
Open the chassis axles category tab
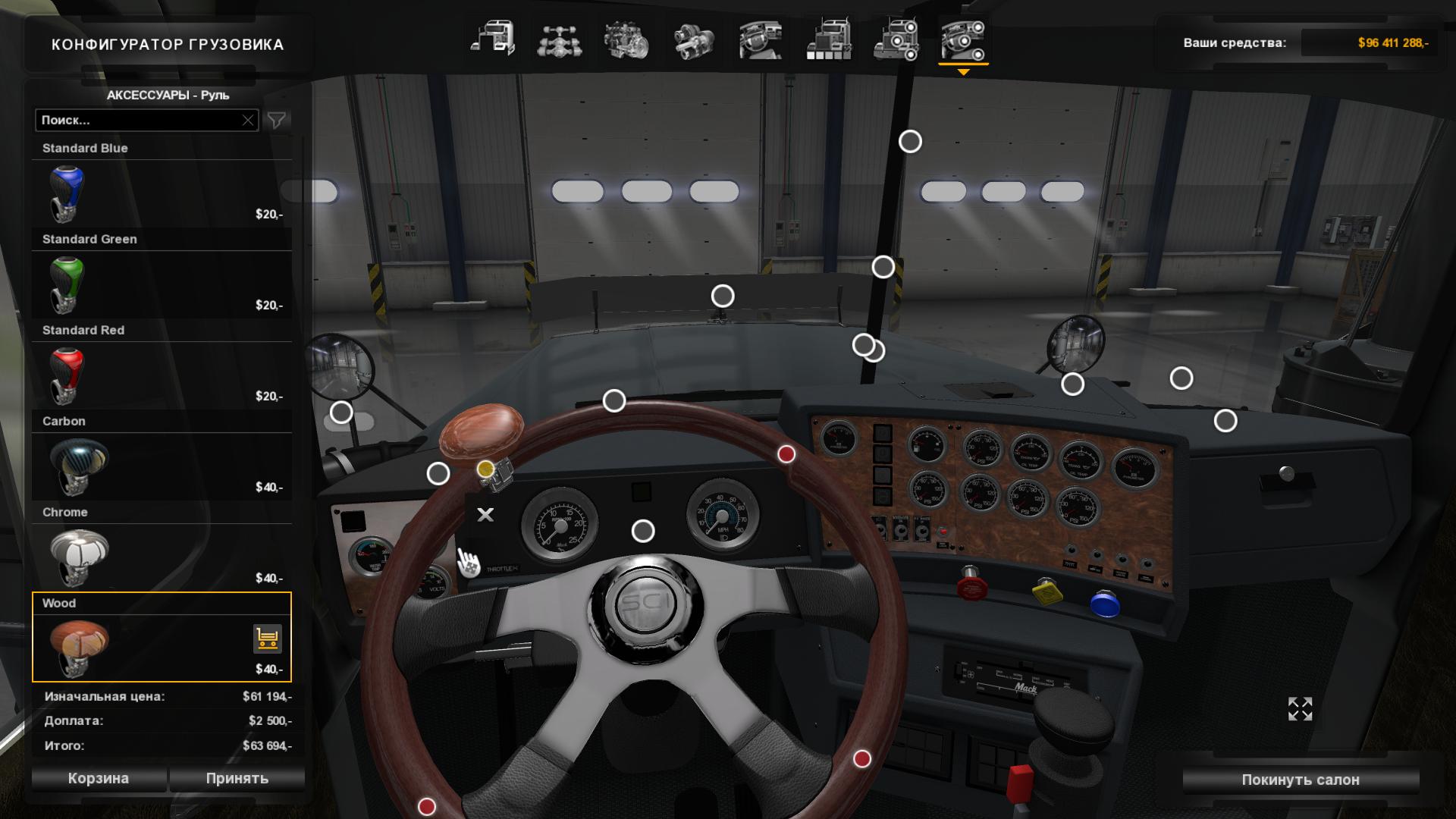[560, 39]
